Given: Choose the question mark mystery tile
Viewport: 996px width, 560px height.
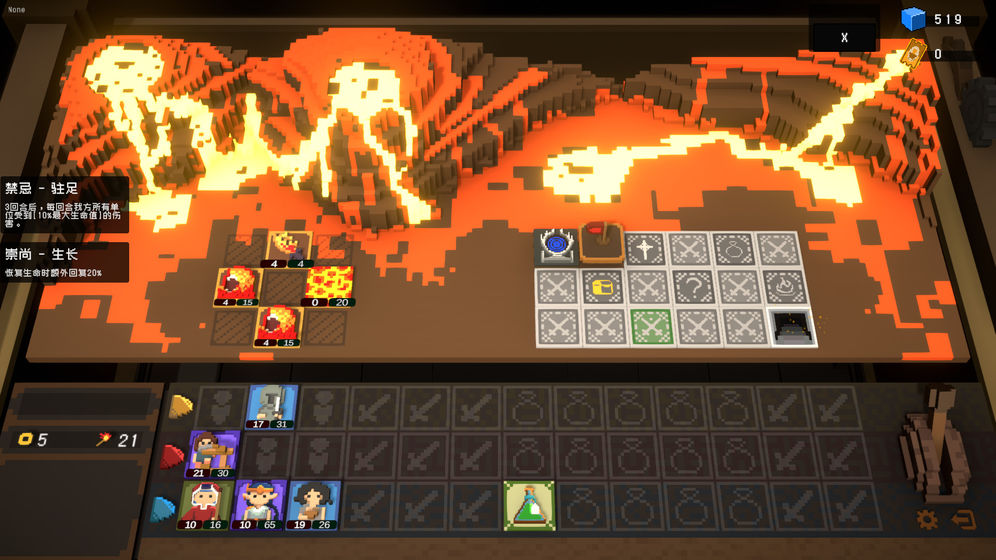Looking at the screenshot, I should pyautogui.click(x=693, y=287).
